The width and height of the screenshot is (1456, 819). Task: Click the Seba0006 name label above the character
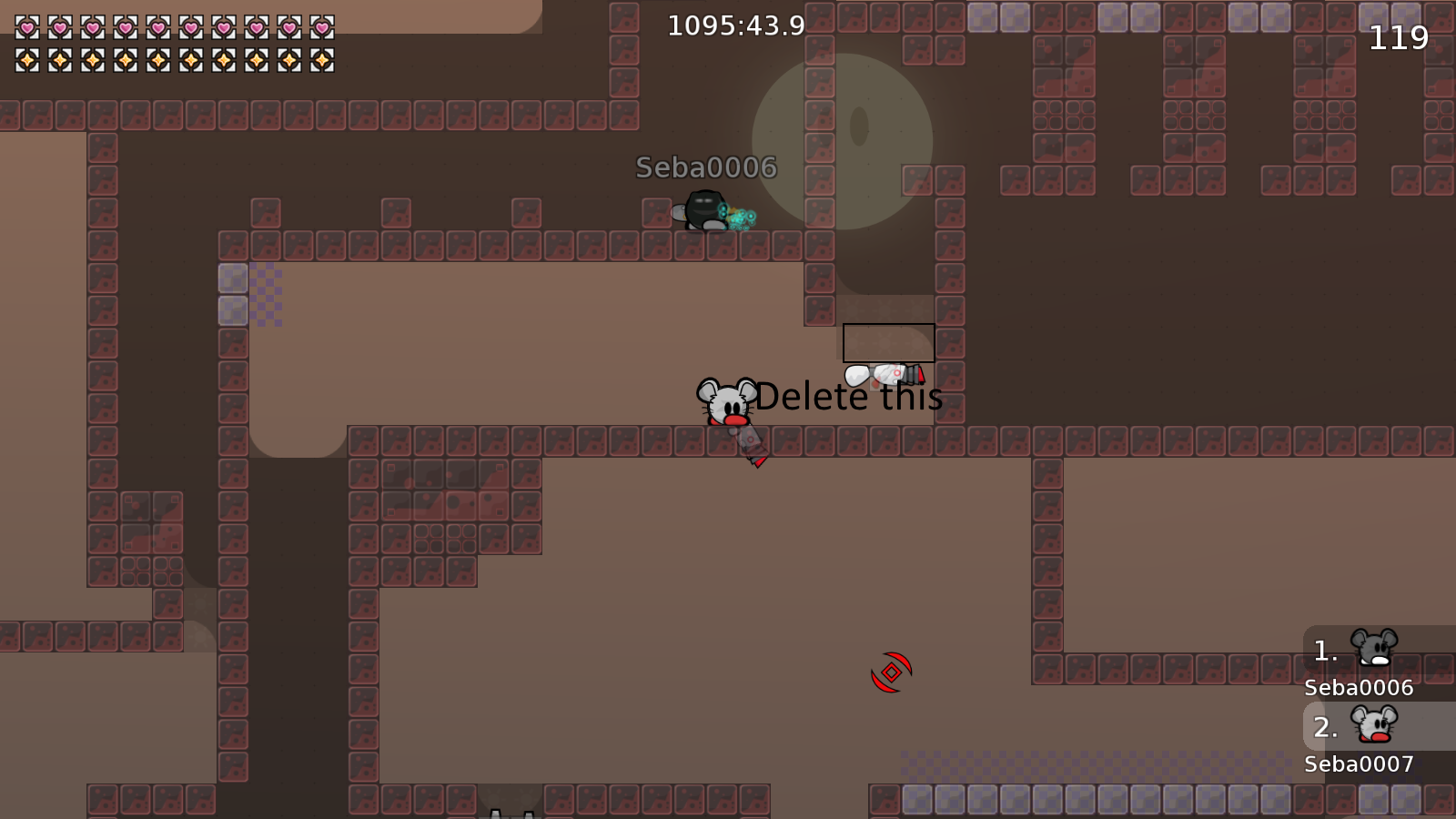click(x=705, y=167)
